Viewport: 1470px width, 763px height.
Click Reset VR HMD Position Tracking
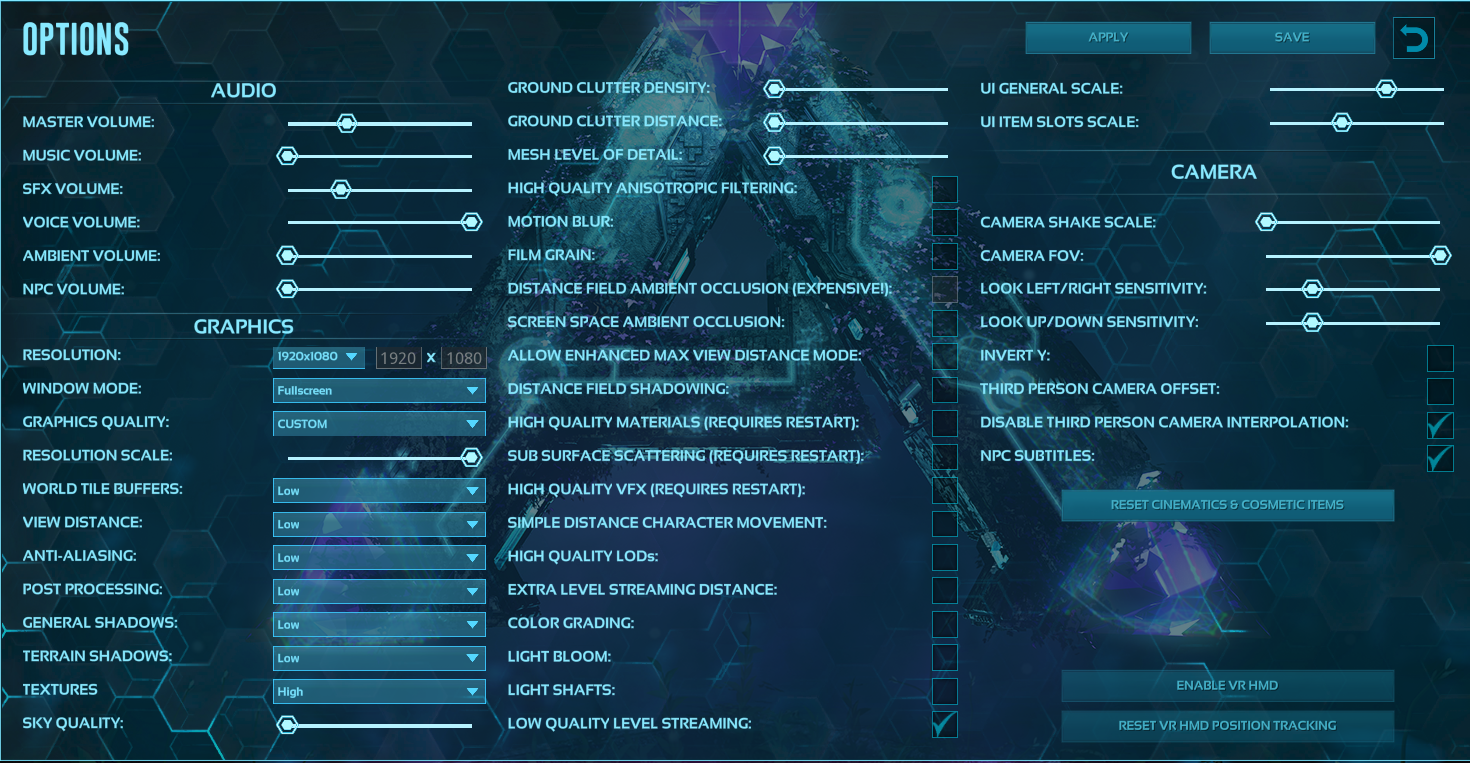click(x=1227, y=726)
